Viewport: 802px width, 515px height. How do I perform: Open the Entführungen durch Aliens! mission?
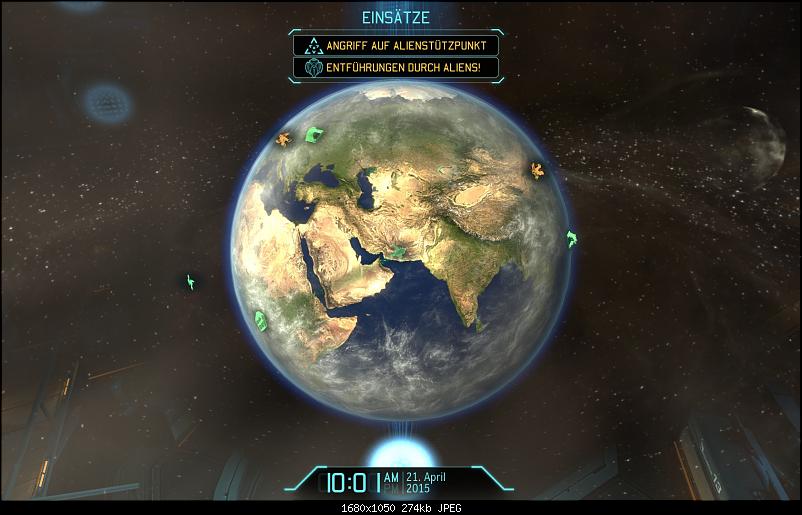click(x=395, y=68)
